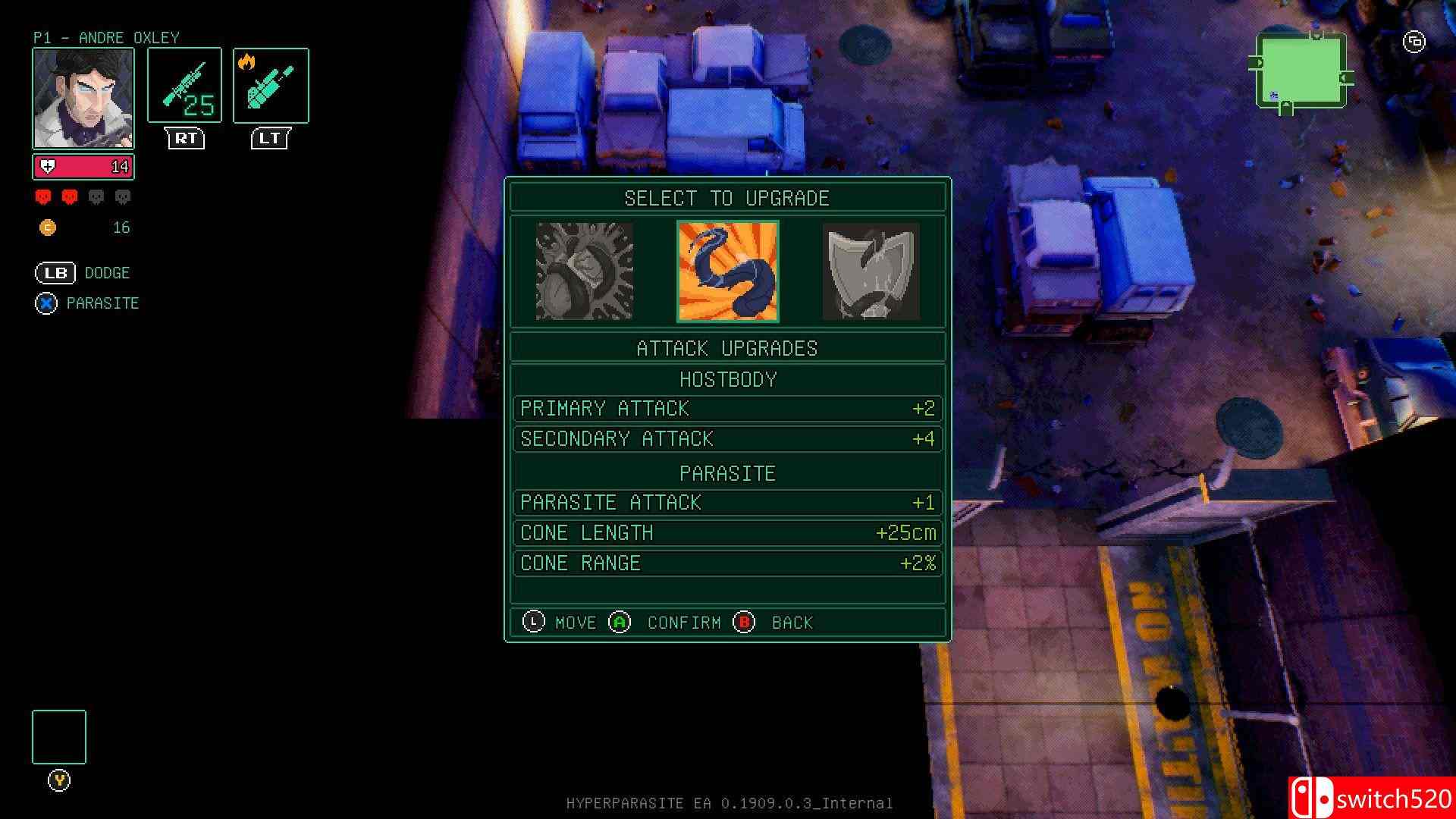The height and width of the screenshot is (819, 1456).
Task: Select the broken shield defense upgrade
Action: [871, 271]
